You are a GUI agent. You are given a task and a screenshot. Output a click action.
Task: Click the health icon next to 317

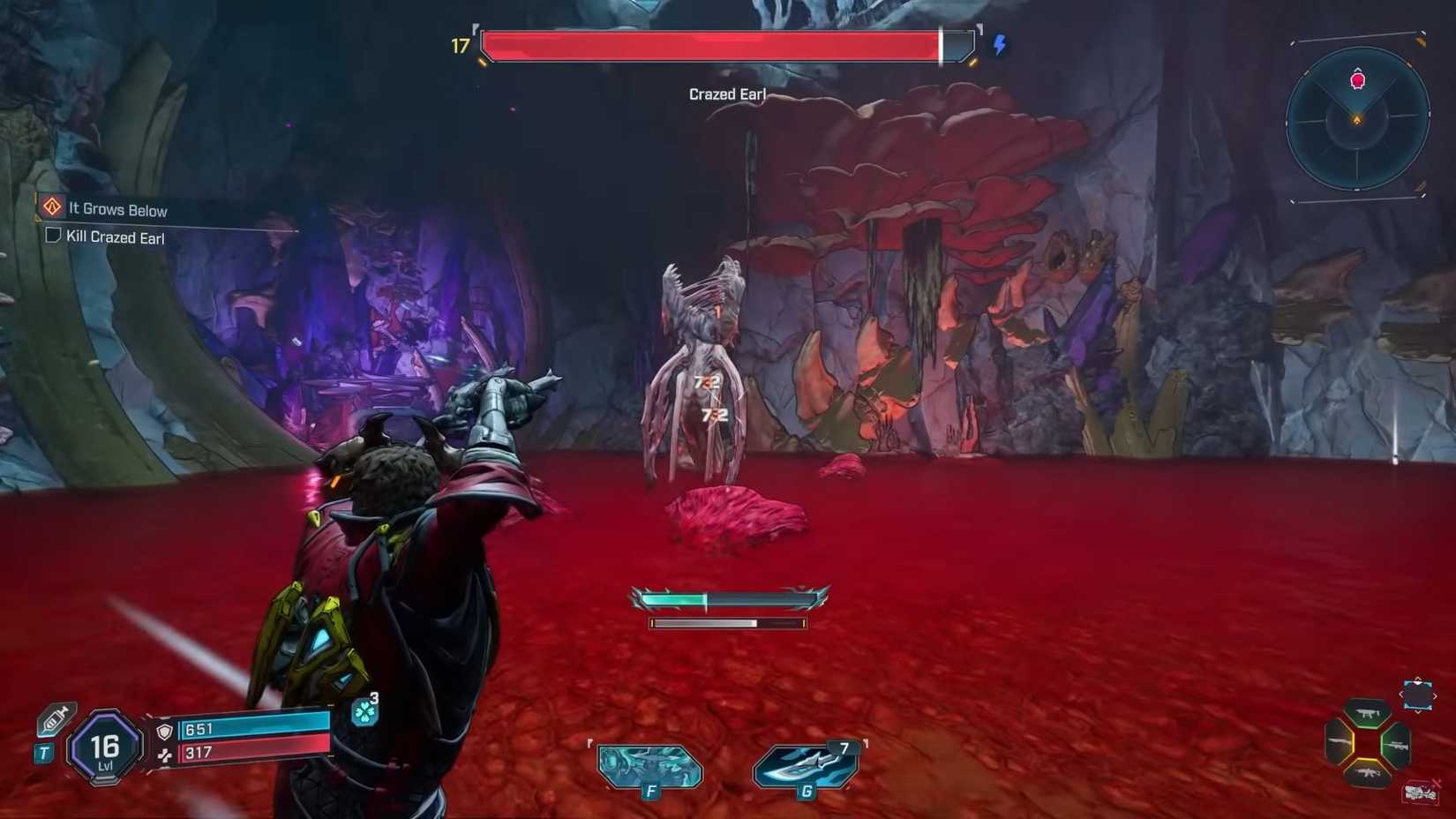click(166, 755)
